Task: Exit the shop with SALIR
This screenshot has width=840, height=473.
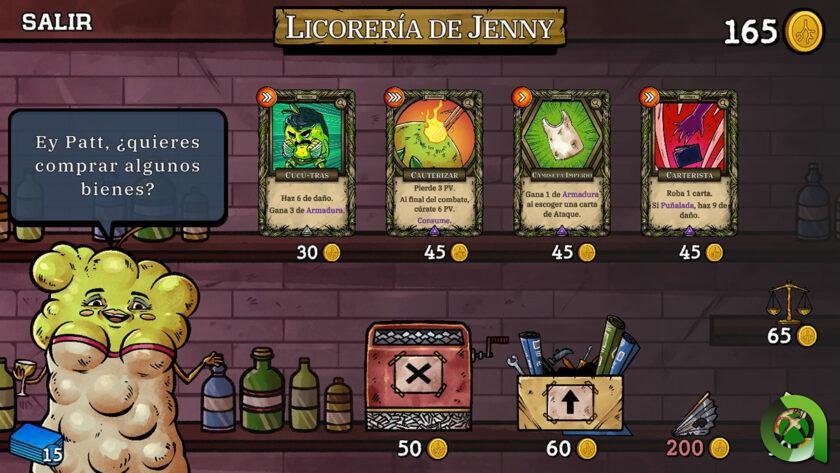Action: (x=56, y=22)
